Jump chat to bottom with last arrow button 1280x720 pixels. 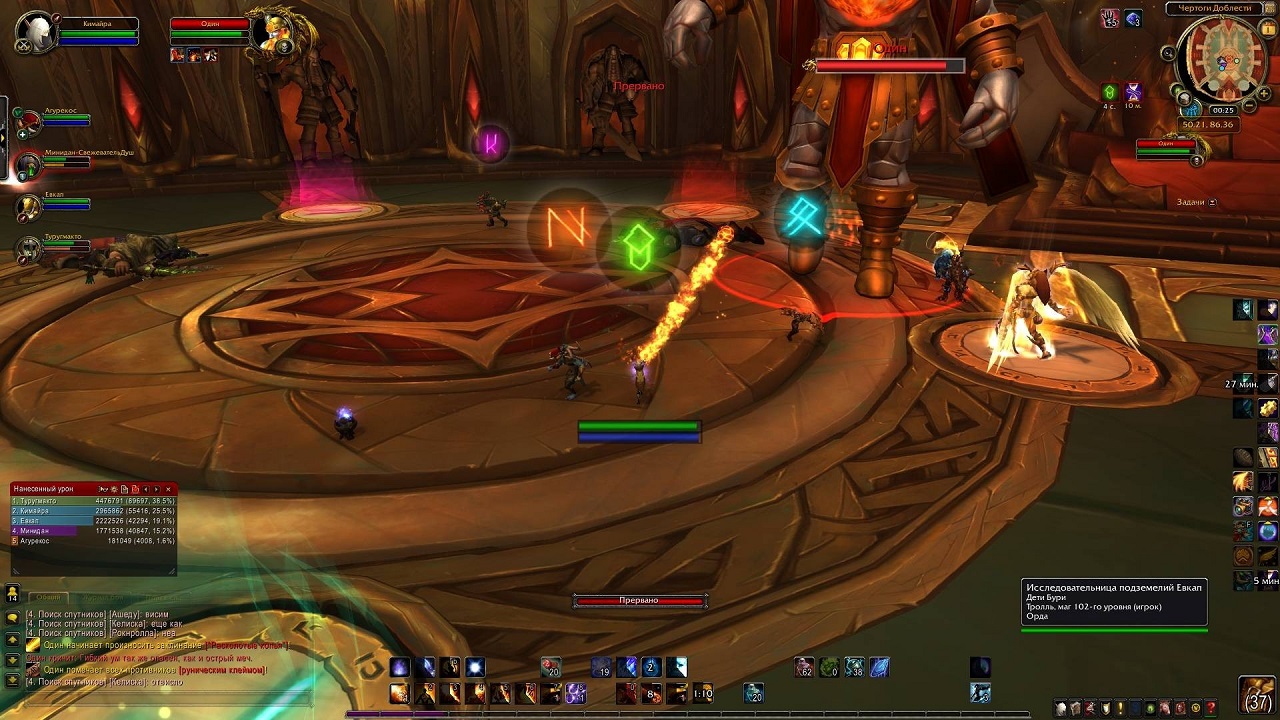click(x=12, y=680)
